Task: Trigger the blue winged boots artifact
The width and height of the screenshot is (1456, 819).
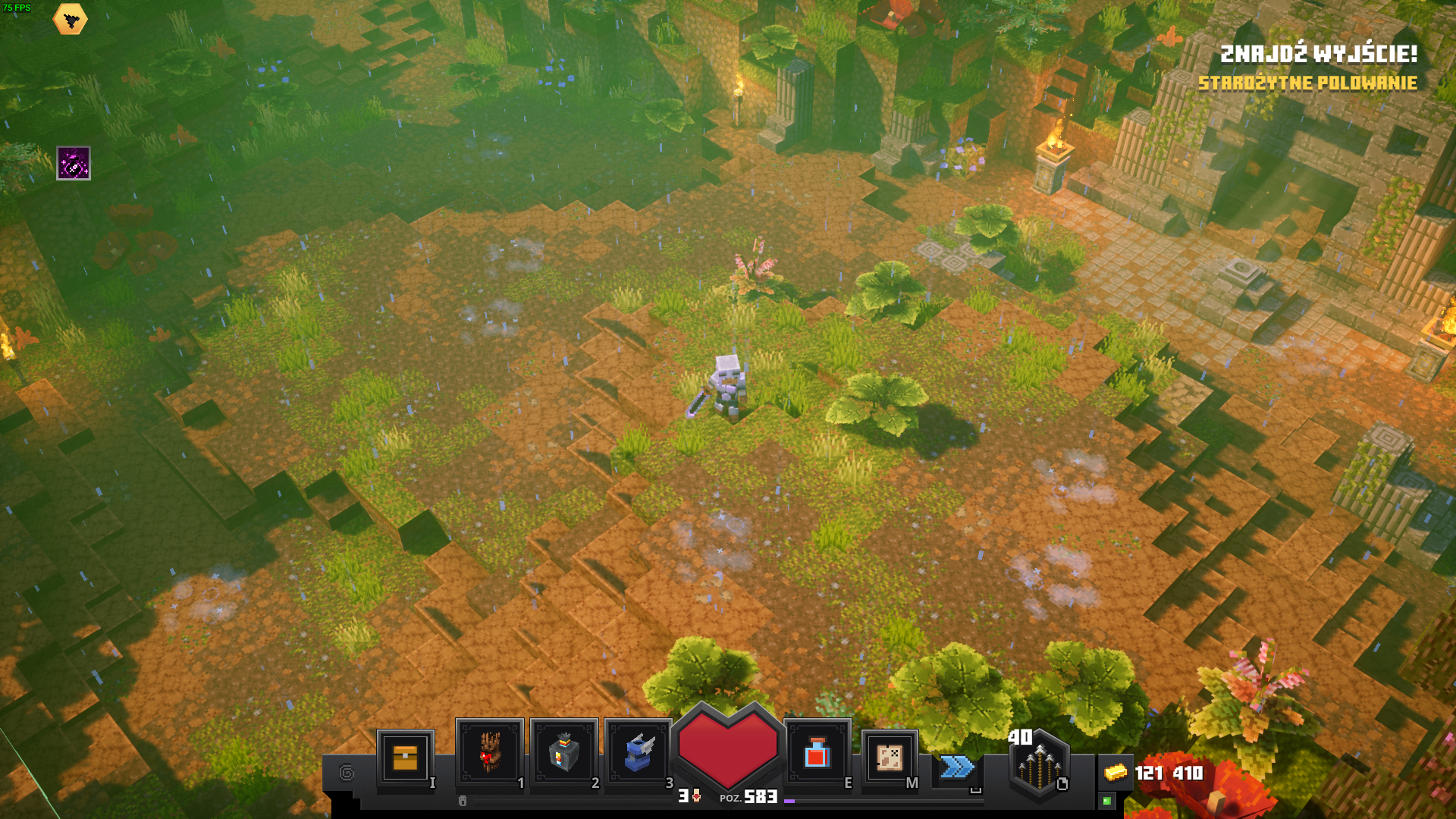Action: pyautogui.click(x=638, y=752)
